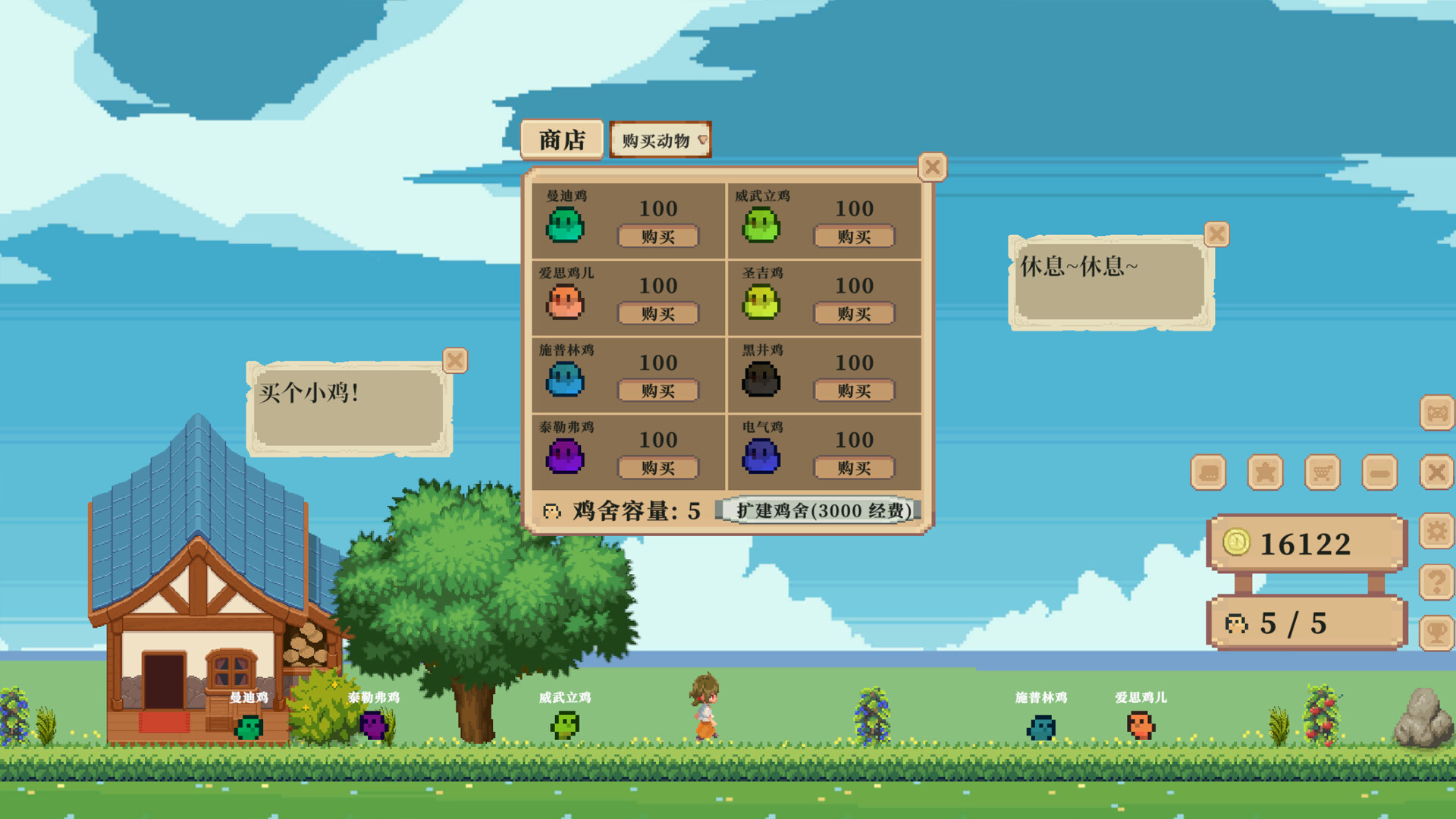
Task: Open the chat speech bubble panel
Action: click(1208, 472)
